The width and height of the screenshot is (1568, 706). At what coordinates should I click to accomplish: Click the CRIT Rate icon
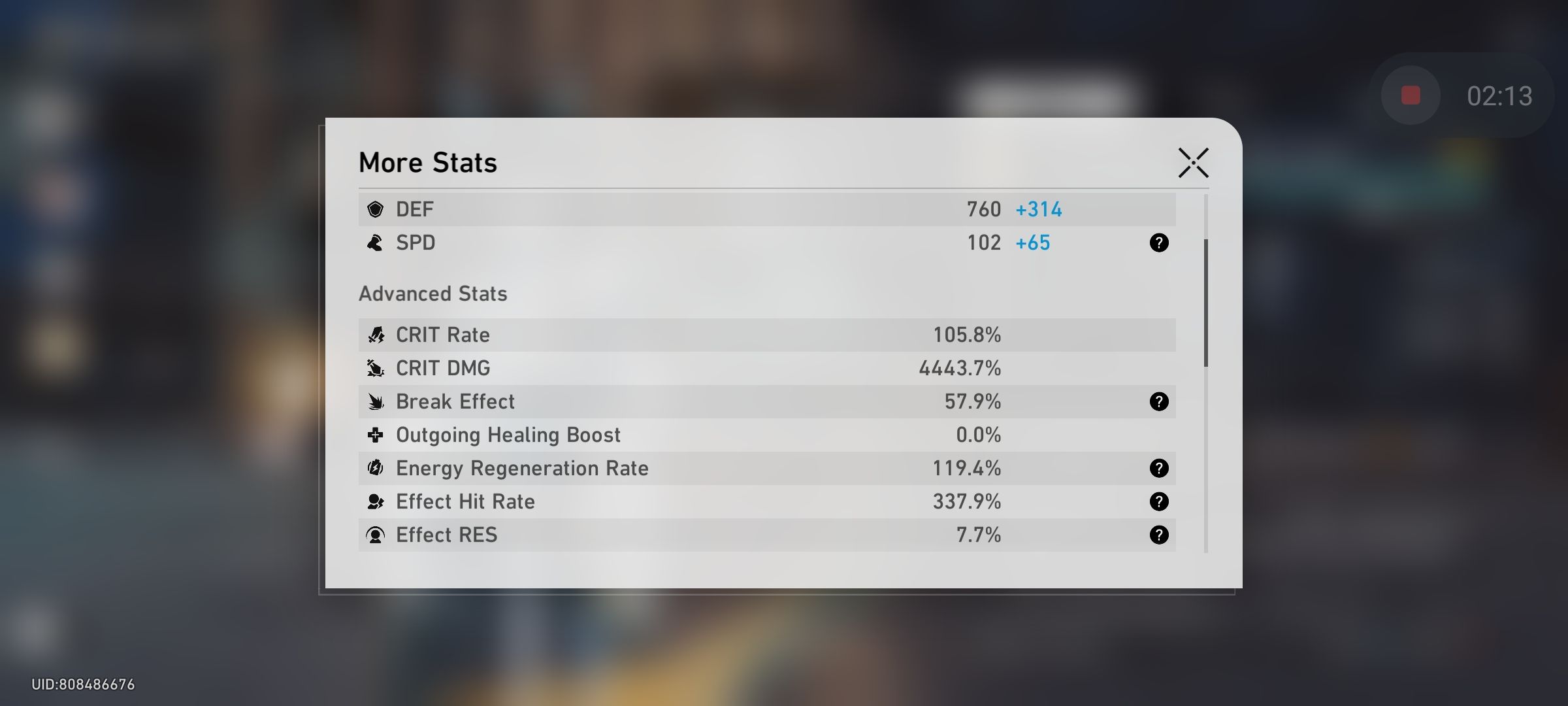click(x=376, y=335)
